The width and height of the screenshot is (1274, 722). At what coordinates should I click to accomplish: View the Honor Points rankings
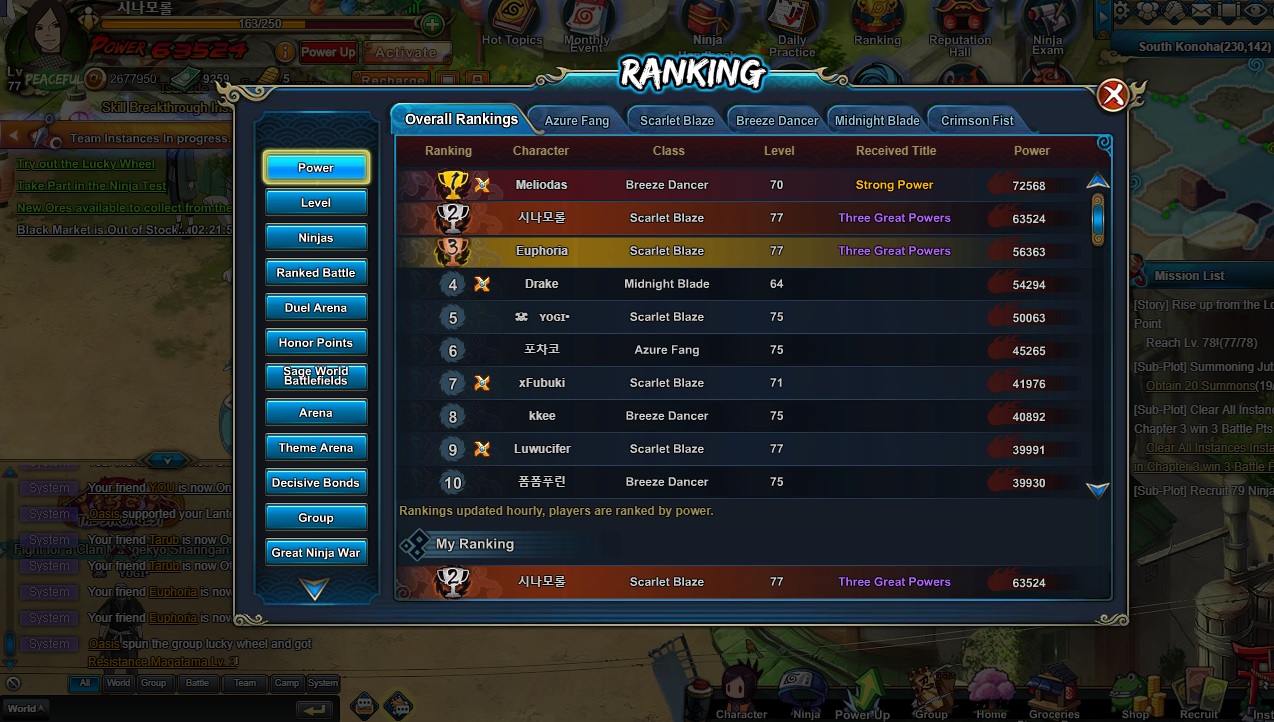[316, 343]
